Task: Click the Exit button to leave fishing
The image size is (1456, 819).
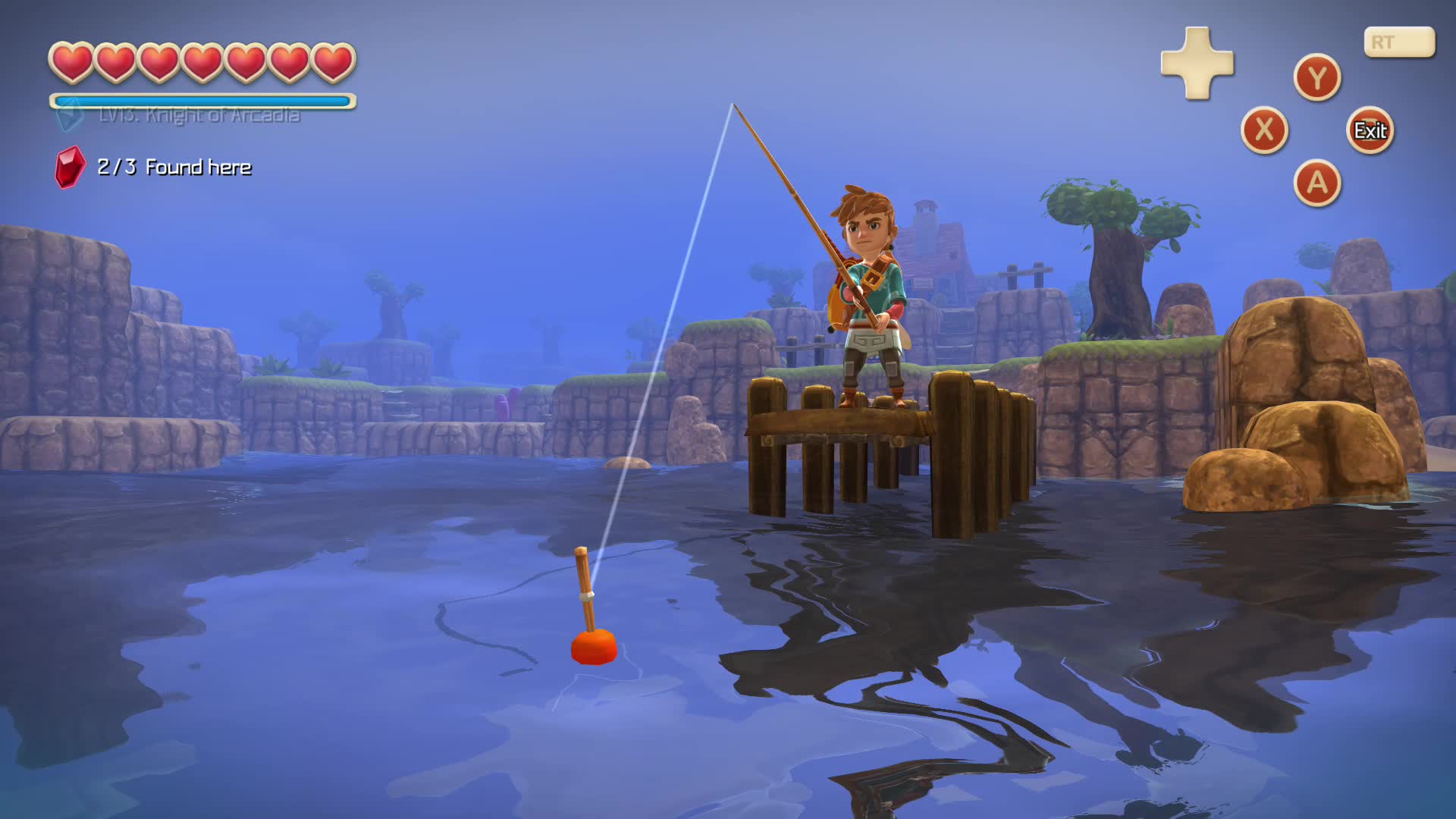Action: [1370, 130]
